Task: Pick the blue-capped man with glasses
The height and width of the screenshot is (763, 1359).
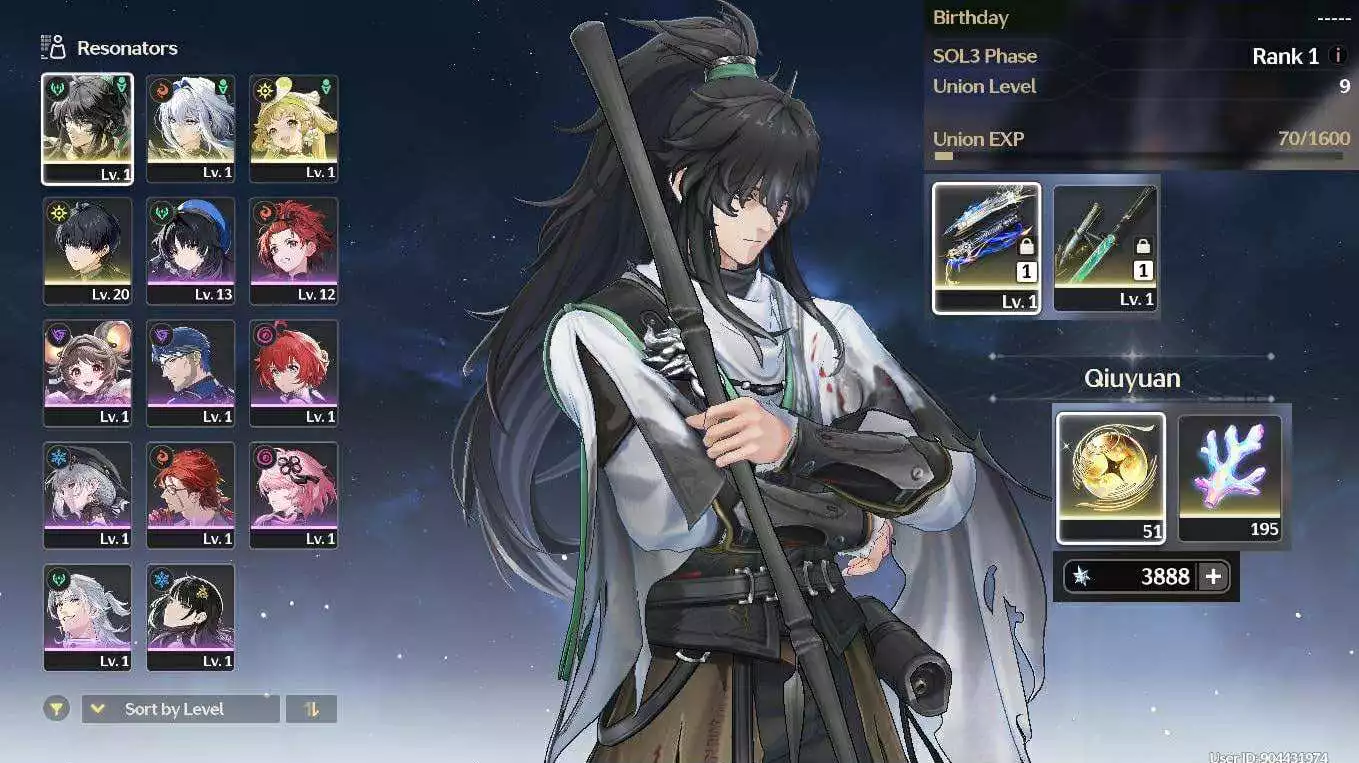Action: (190, 372)
